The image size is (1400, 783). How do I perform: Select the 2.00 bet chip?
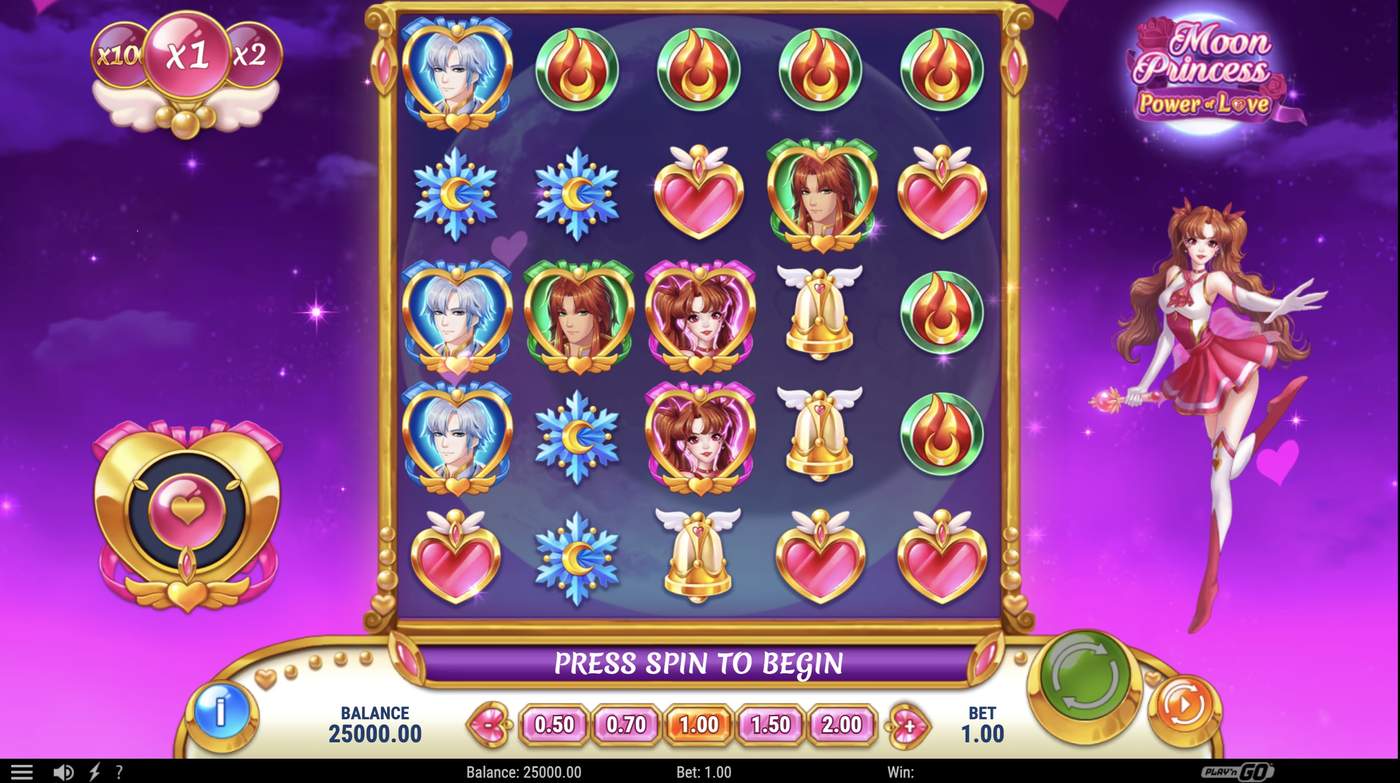point(843,726)
